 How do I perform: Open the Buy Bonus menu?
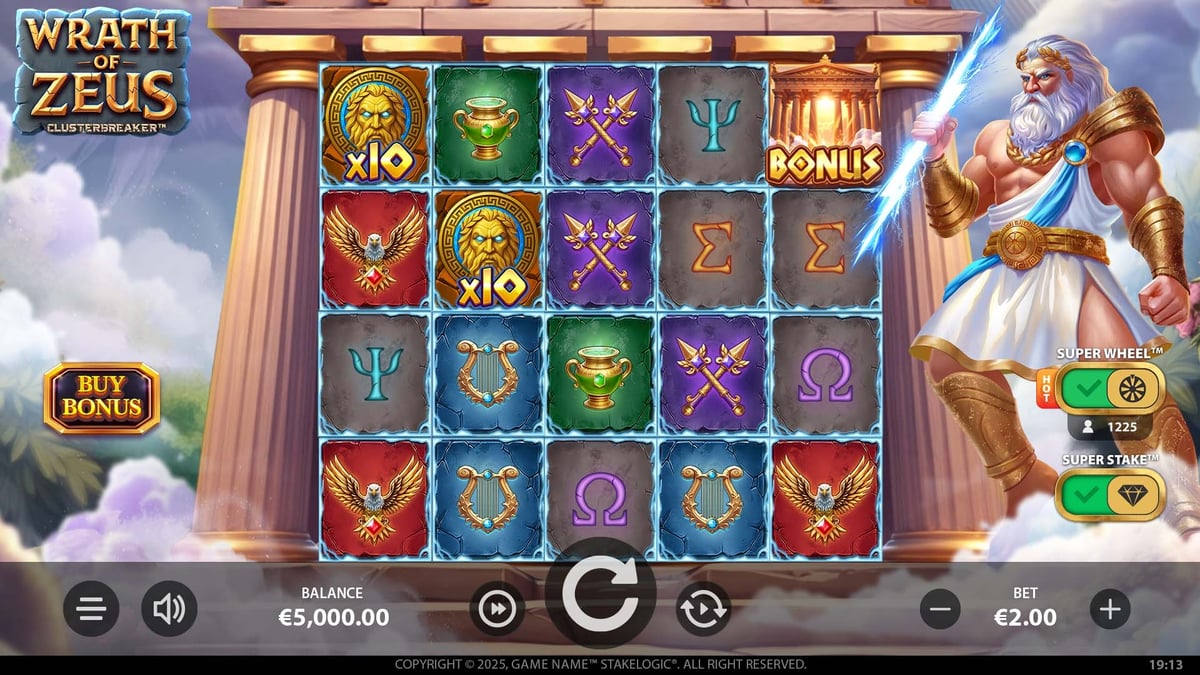[101, 397]
